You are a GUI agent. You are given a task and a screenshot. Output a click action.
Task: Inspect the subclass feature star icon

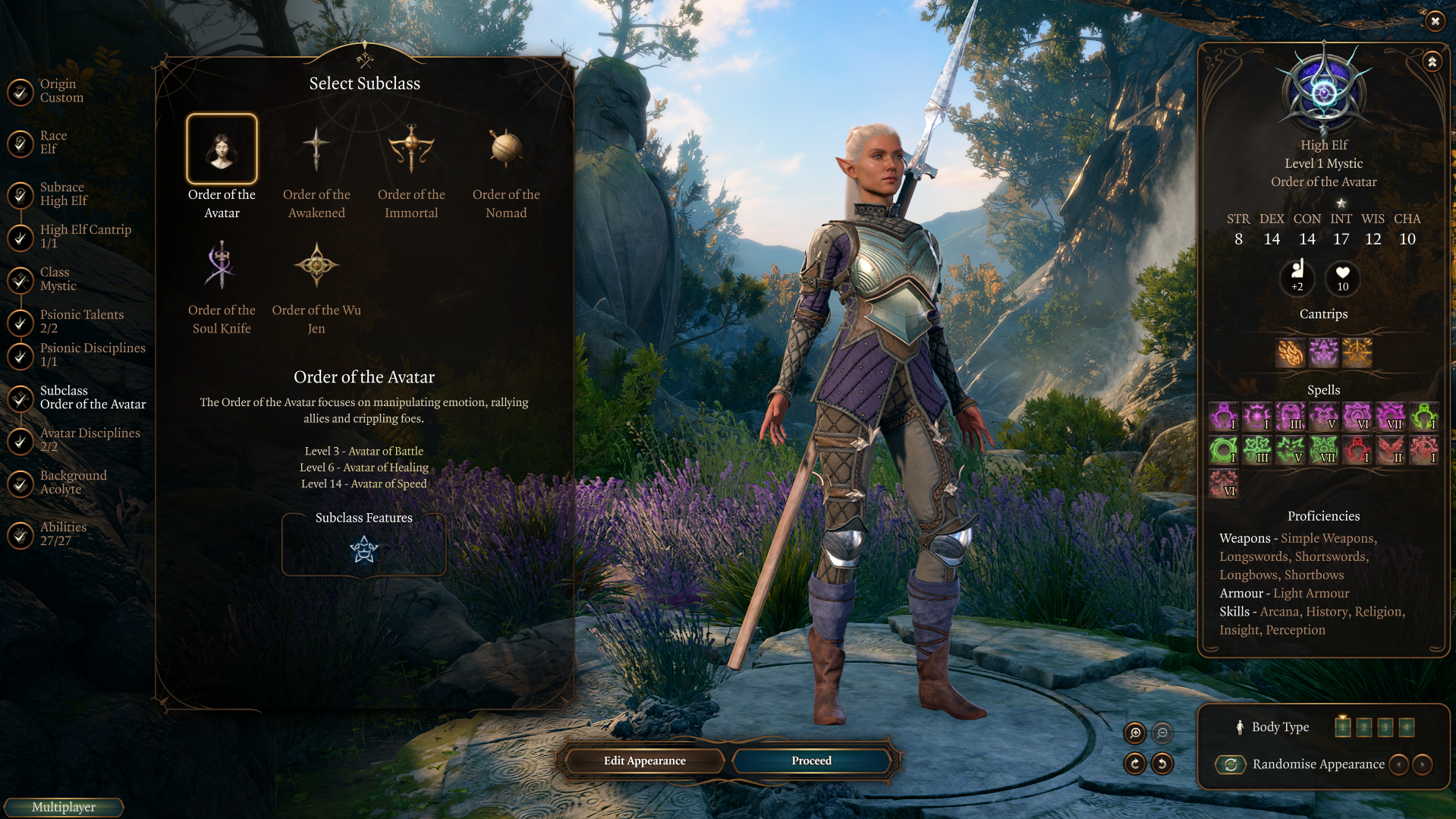tap(364, 550)
